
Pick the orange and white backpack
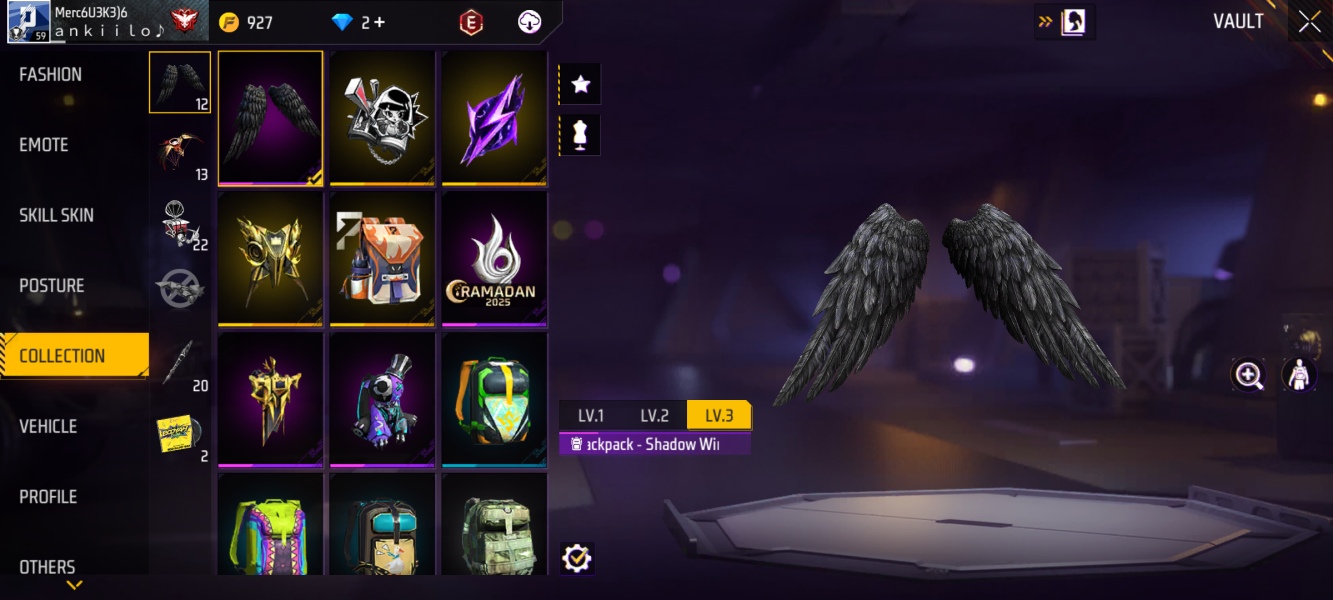[x=382, y=258]
